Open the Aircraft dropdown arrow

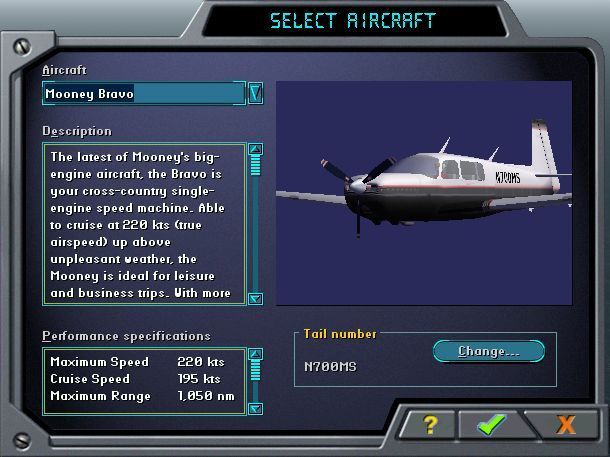[x=255, y=94]
